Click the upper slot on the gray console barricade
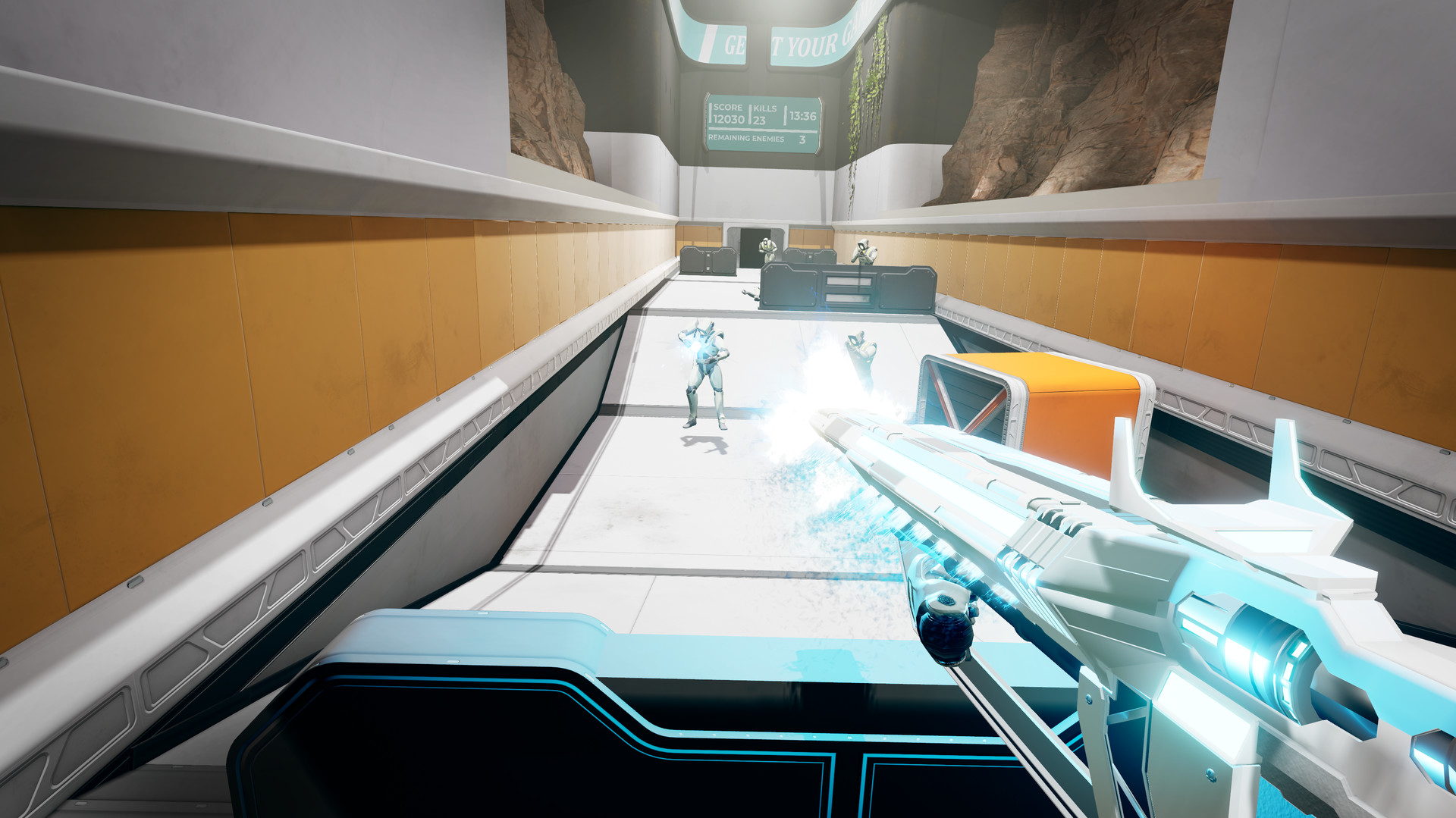This screenshot has height=818, width=1456. tap(849, 281)
